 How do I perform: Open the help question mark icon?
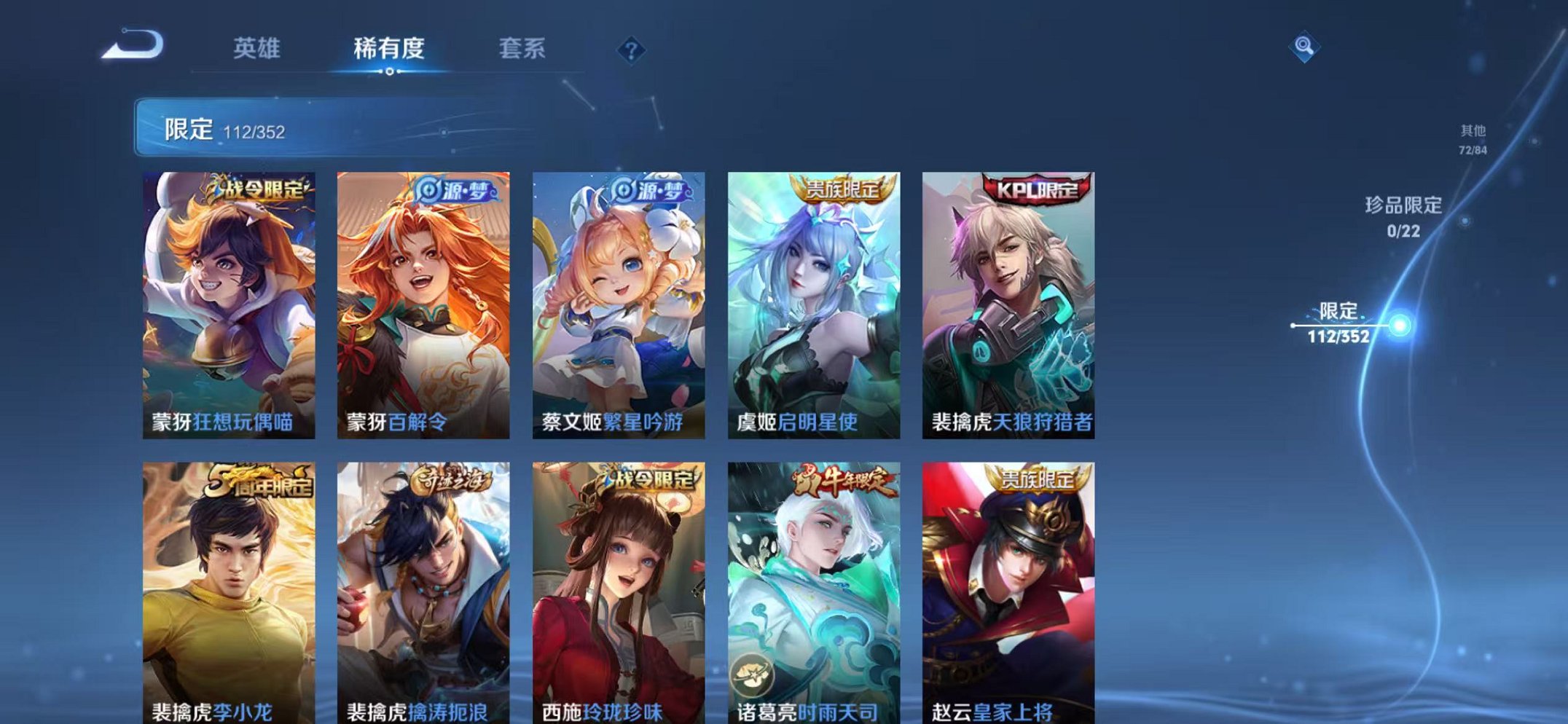coord(631,50)
